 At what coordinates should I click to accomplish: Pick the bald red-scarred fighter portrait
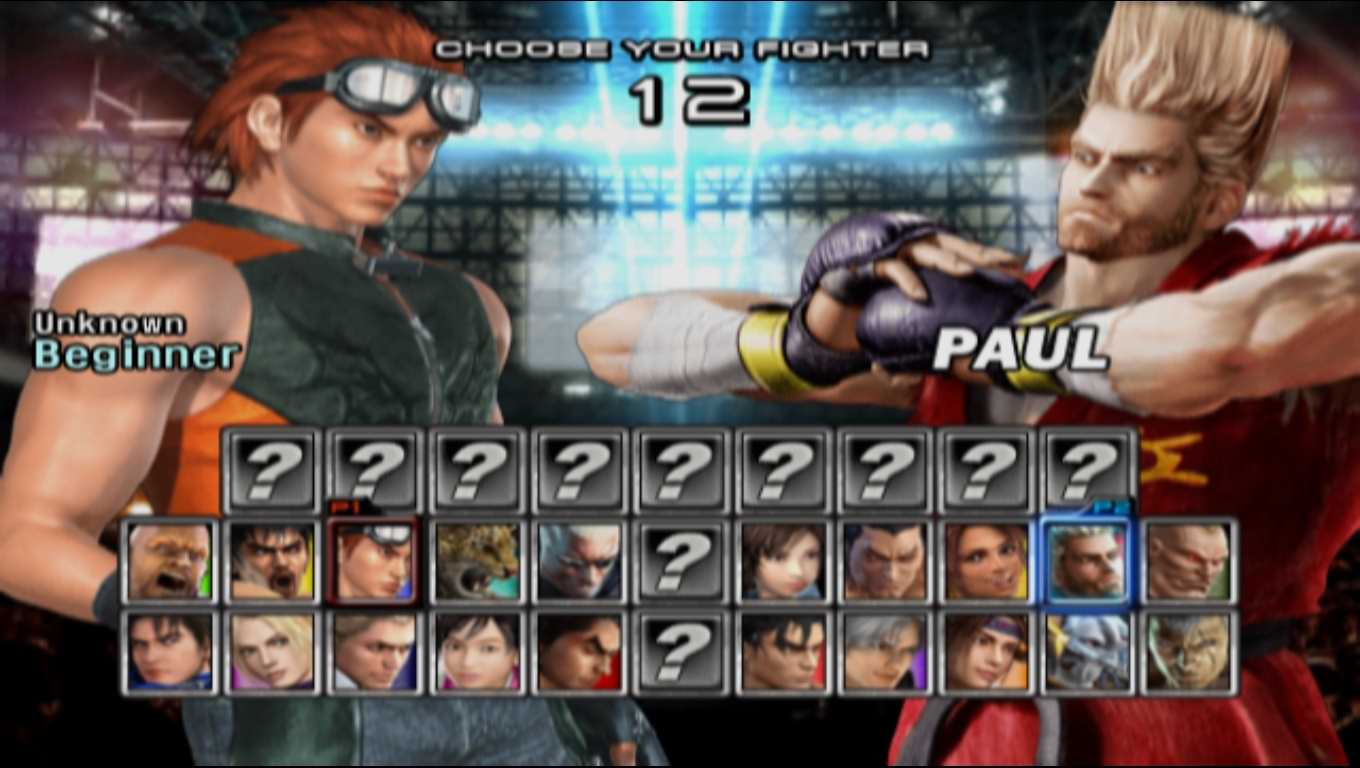click(1189, 561)
